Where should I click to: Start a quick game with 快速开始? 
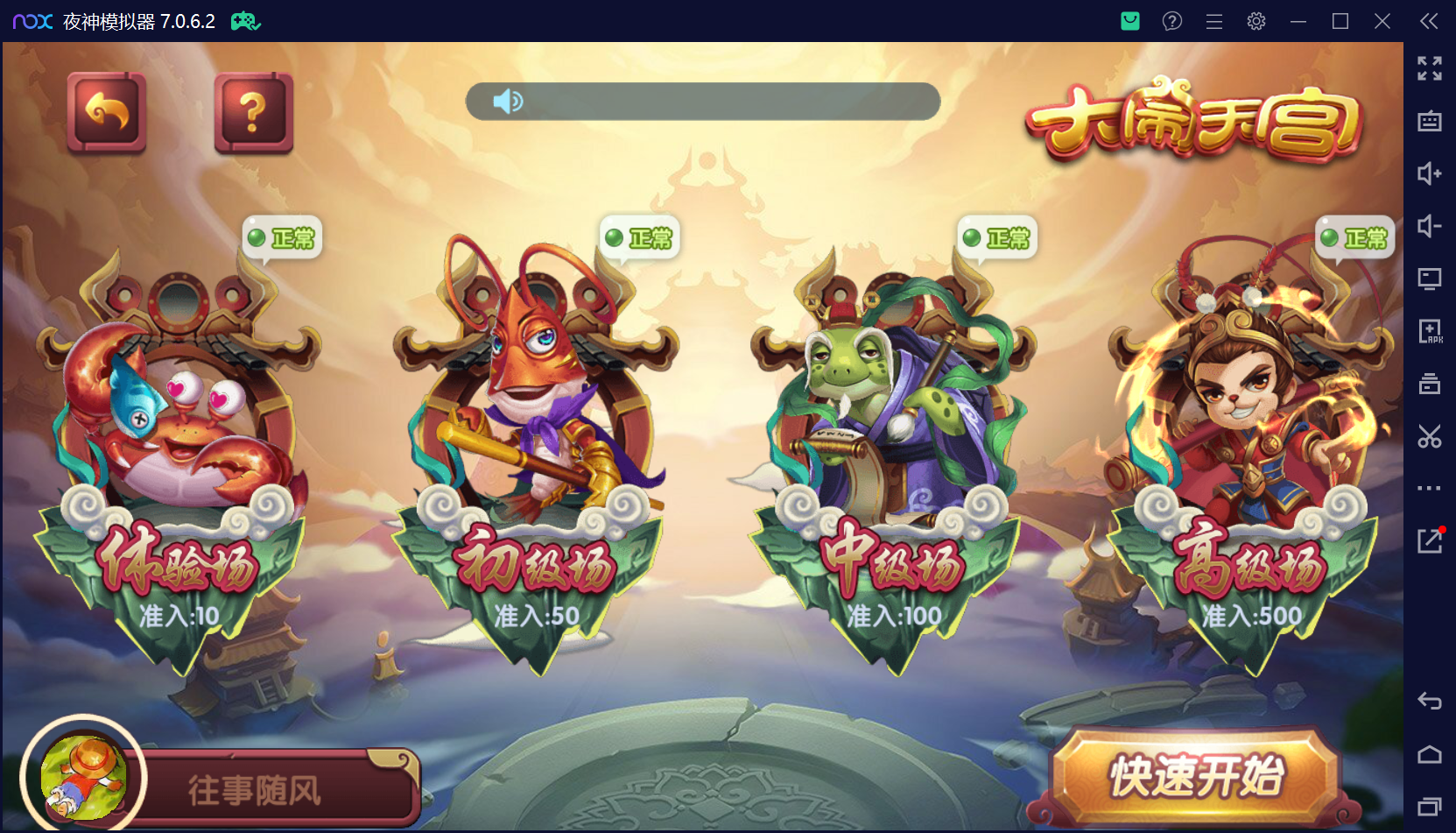pos(1196,777)
